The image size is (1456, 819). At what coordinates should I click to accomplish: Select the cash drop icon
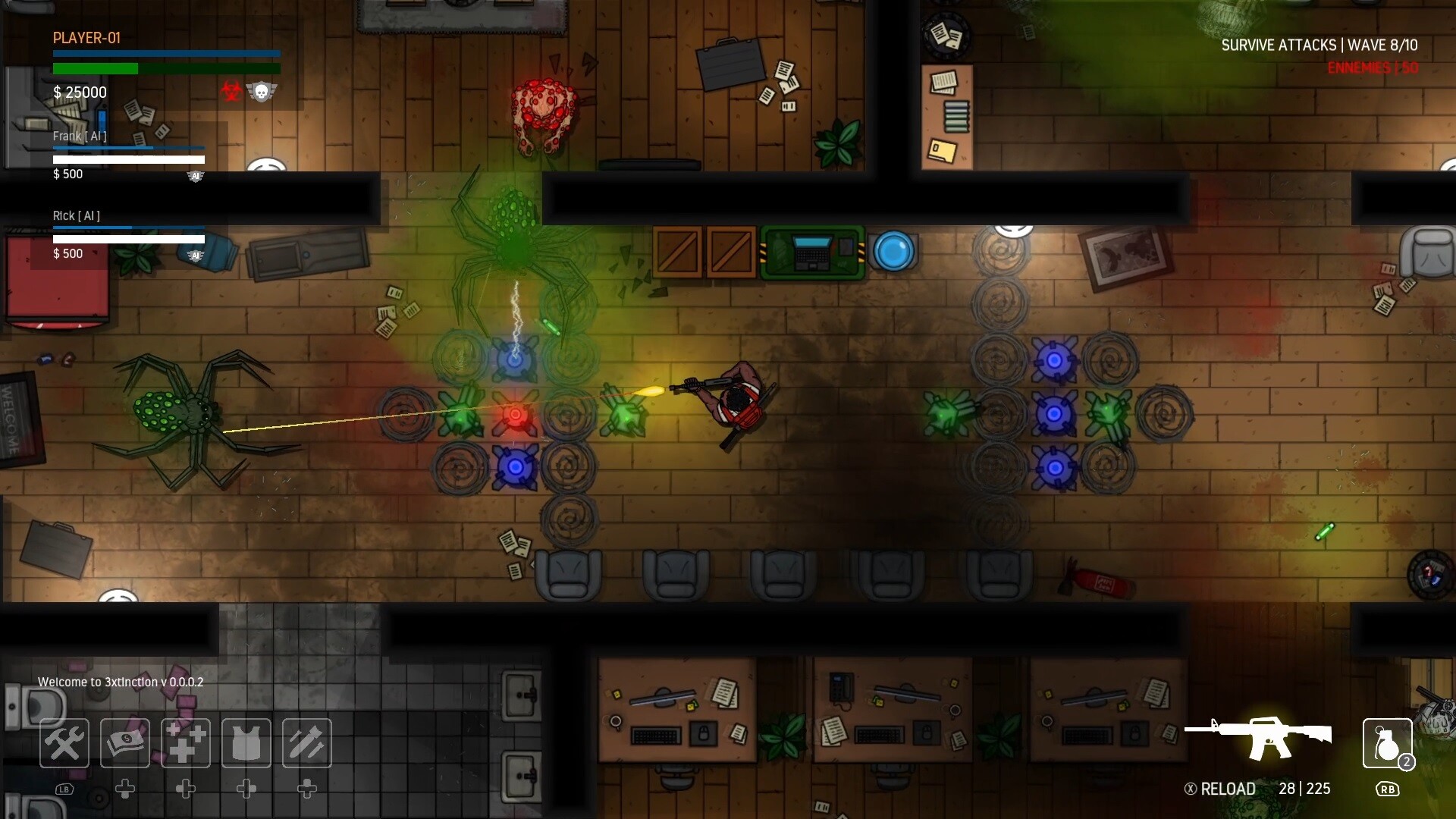click(124, 743)
